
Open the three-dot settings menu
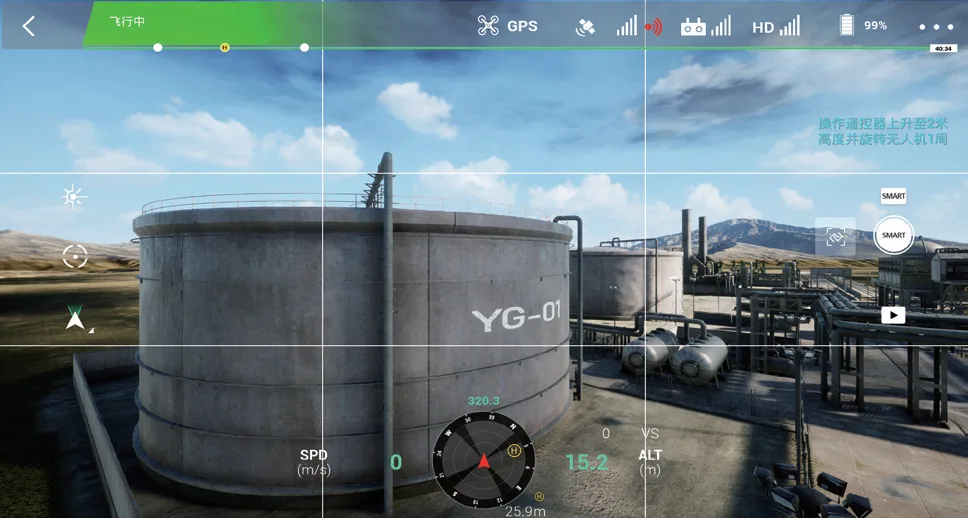coord(936,27)
